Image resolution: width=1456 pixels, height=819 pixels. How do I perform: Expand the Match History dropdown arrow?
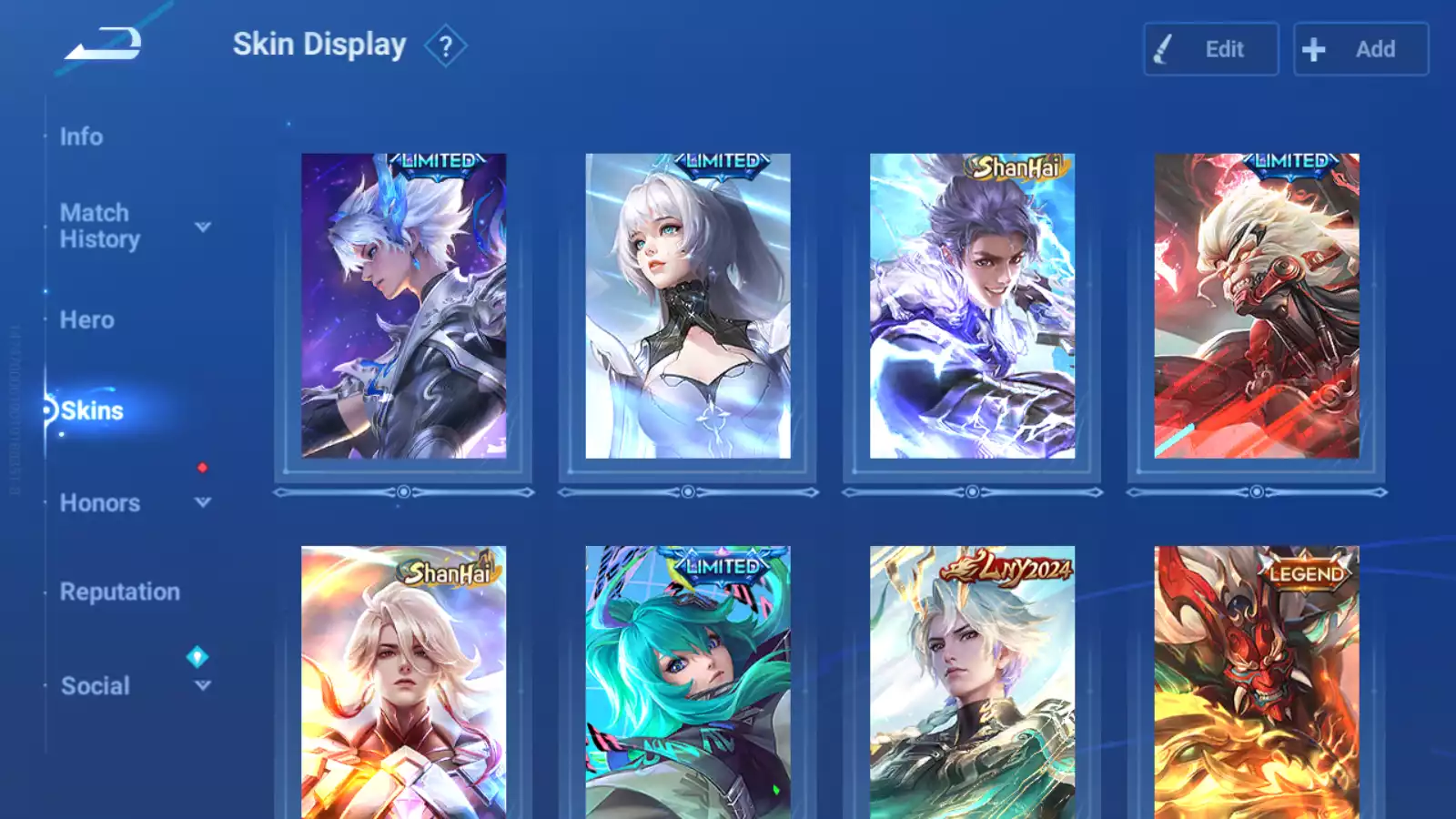click(203, 227)
